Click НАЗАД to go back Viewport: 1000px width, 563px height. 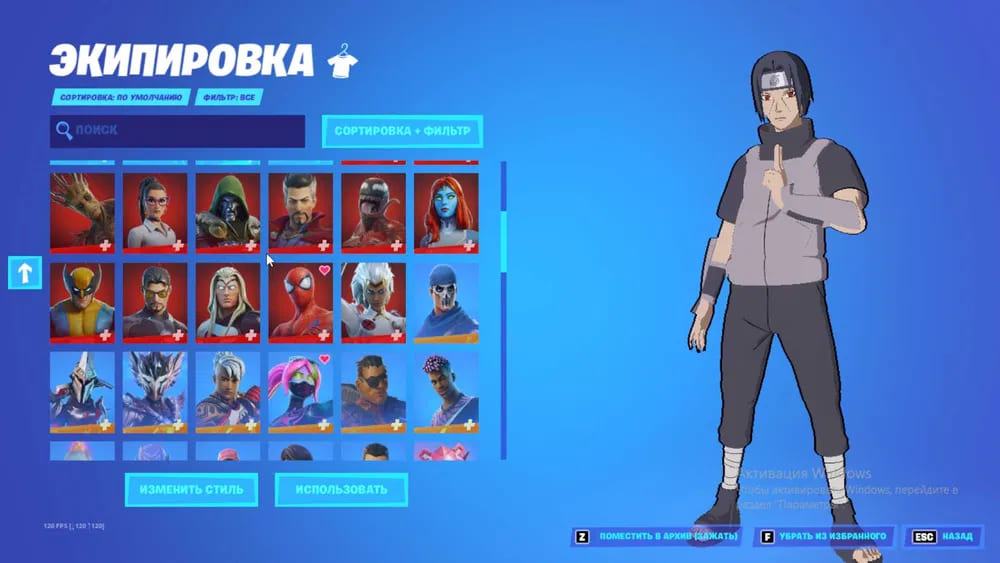point(944,537)
